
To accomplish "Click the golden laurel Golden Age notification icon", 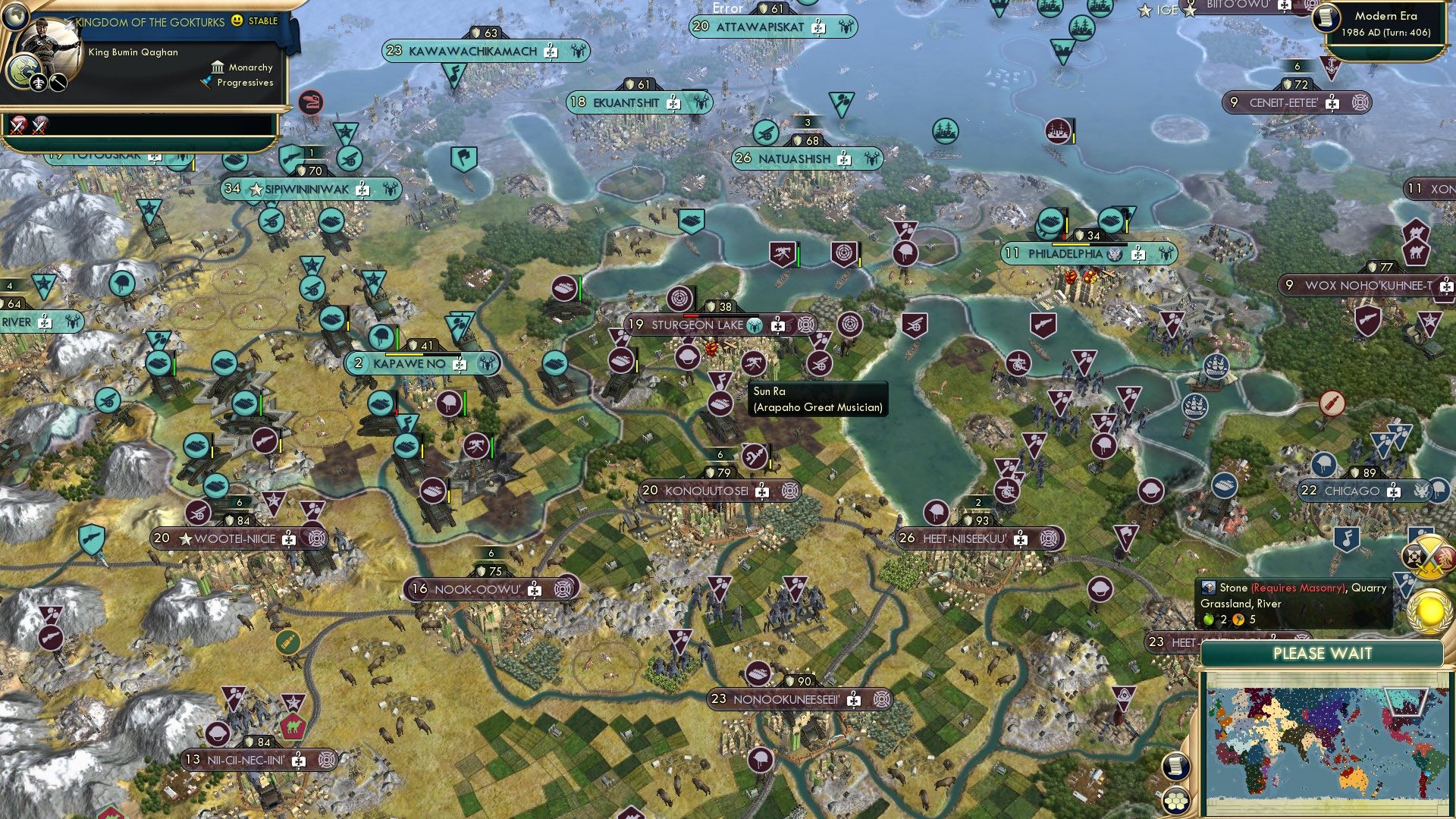I will (1429, 611).
